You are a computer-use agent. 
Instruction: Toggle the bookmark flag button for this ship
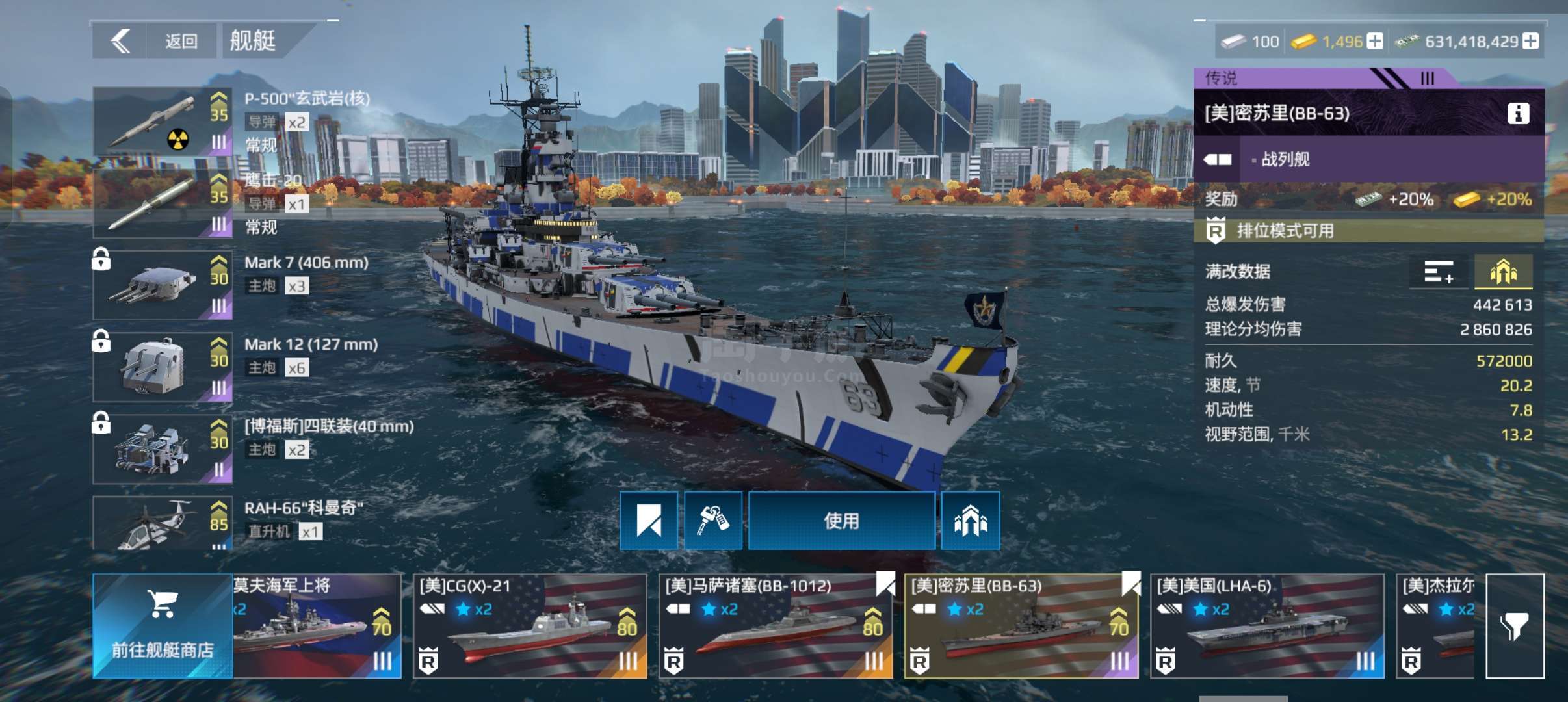tap(648, 521)
